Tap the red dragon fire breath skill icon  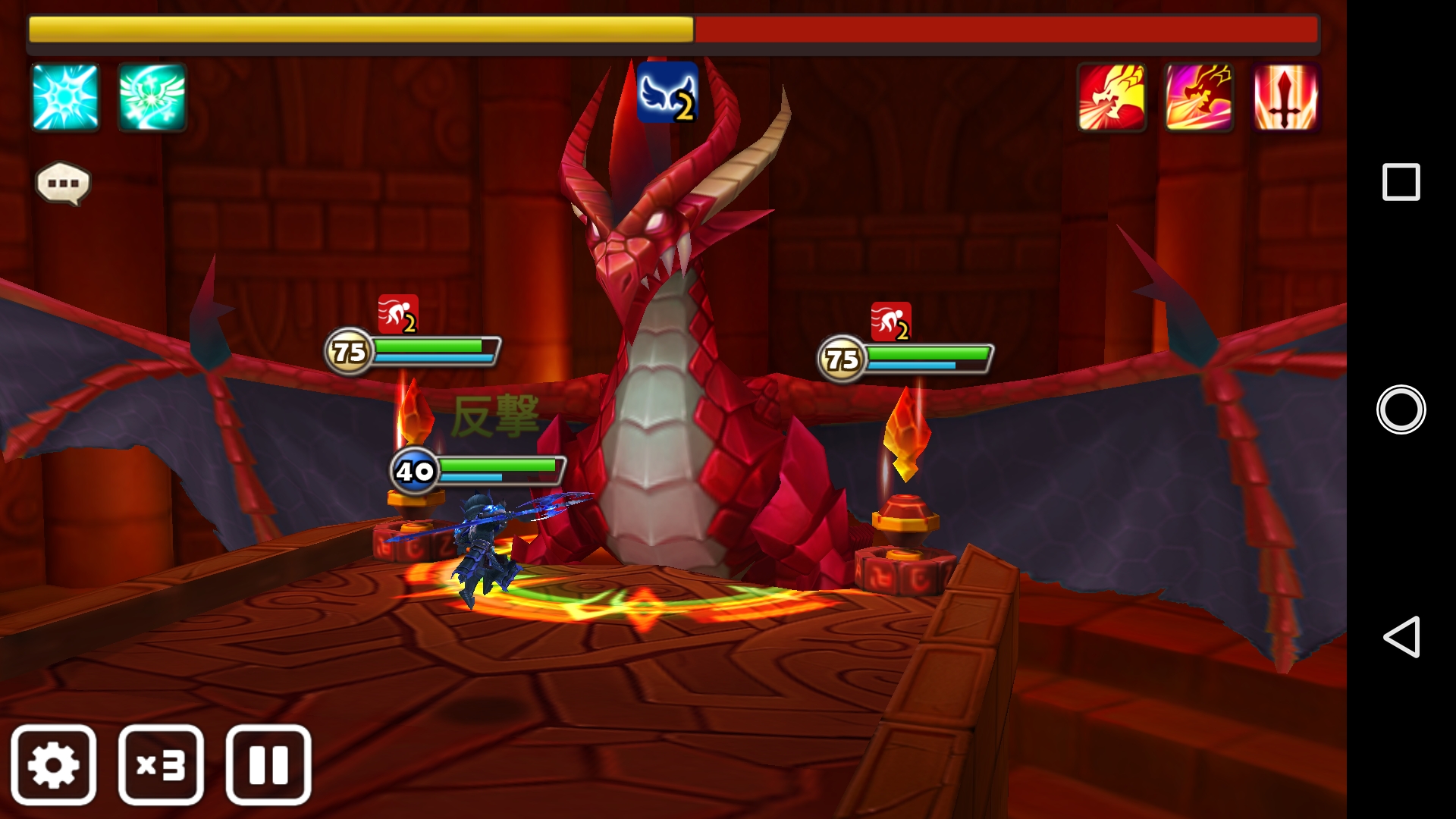click(x=1112, y=97)
